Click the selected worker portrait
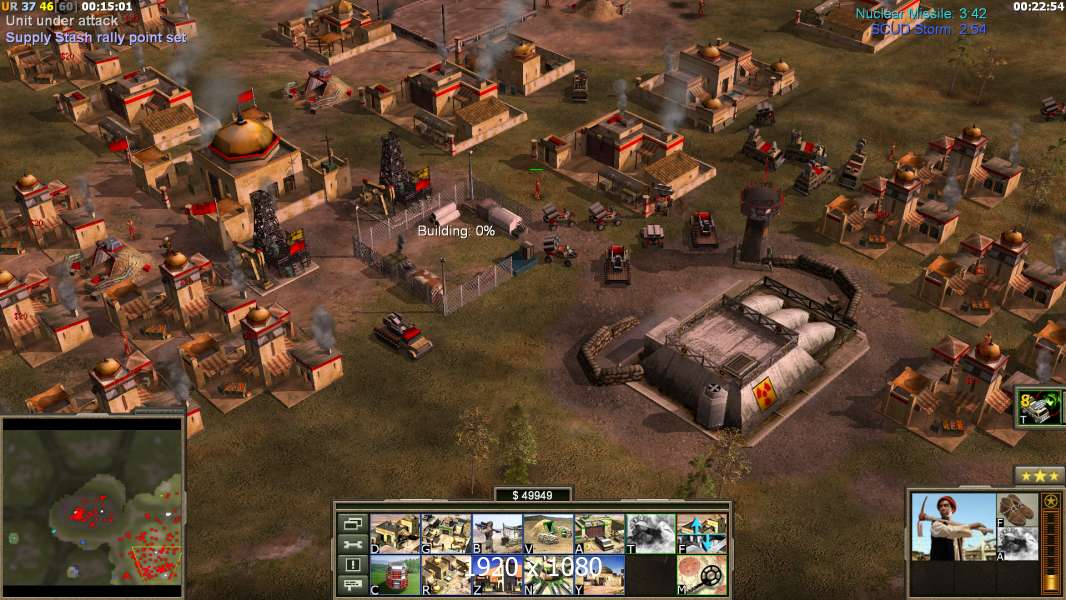The width and height of the screenshot is (1066, 600). [954, 527]
